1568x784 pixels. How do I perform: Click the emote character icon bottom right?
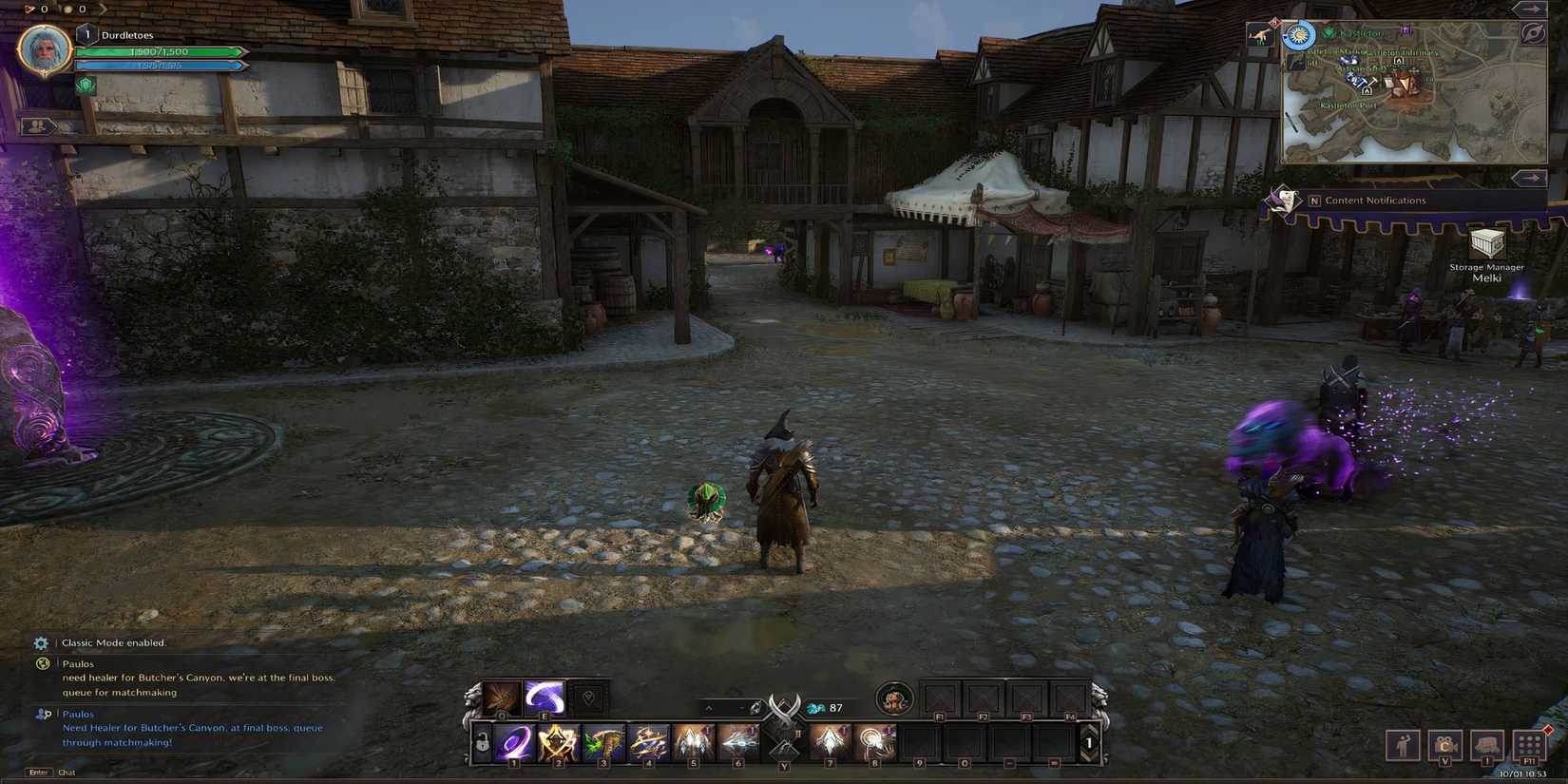click(1405, 746)
